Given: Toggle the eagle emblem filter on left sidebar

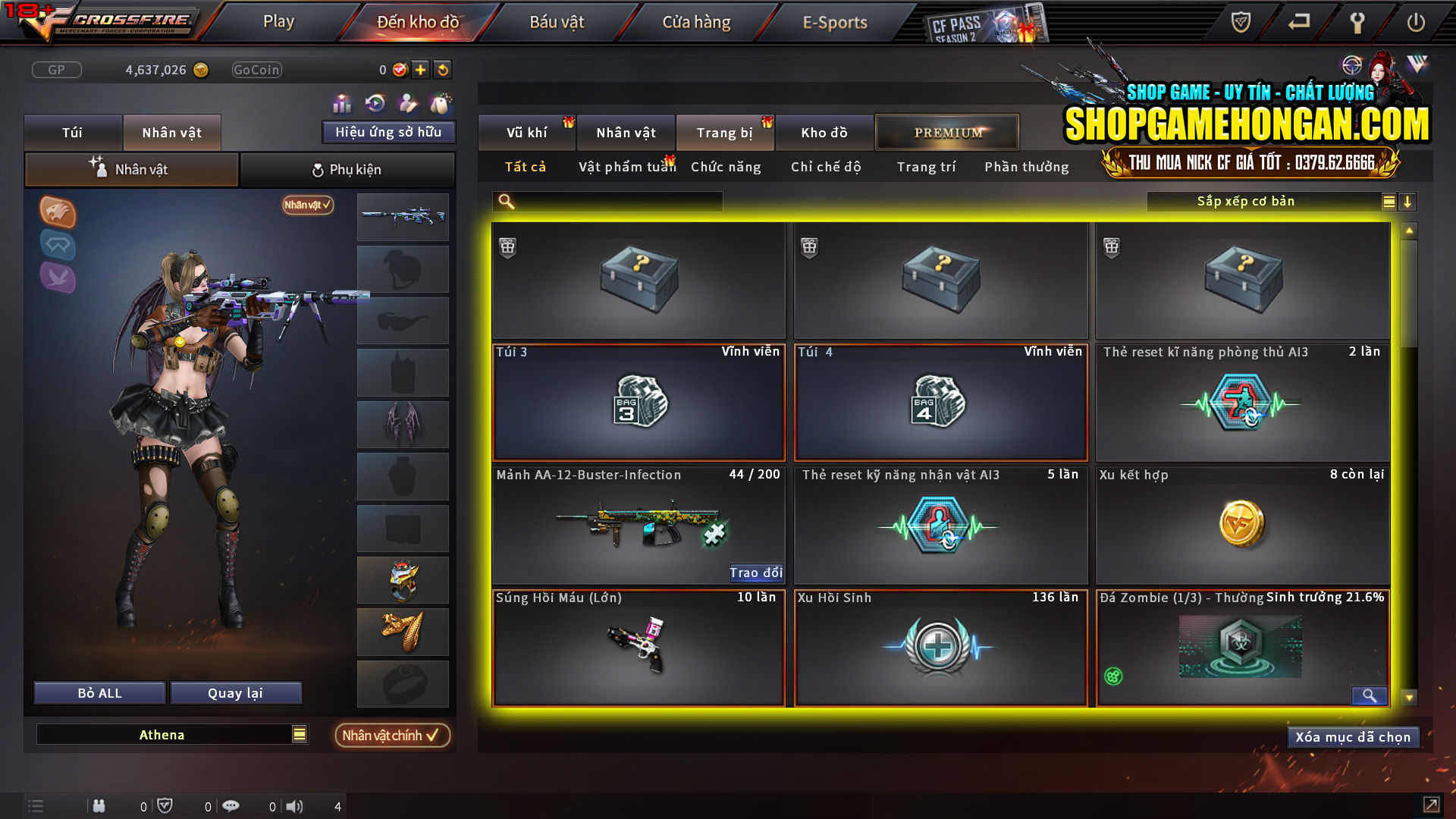Looking at the screenshot, I should tap(58, 213).
